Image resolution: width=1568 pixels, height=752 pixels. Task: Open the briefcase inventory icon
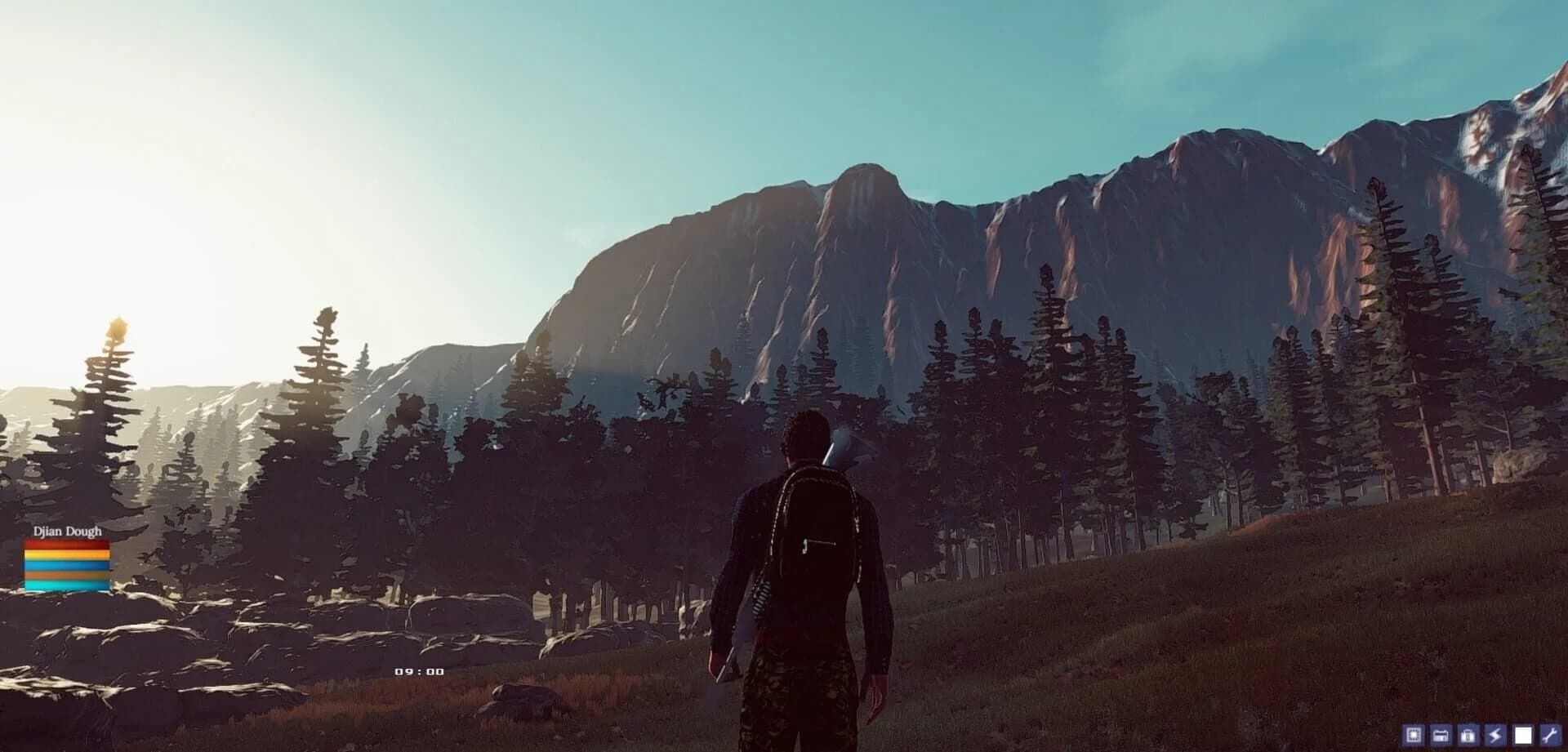pyautogui.click(x=1468, y=735)
